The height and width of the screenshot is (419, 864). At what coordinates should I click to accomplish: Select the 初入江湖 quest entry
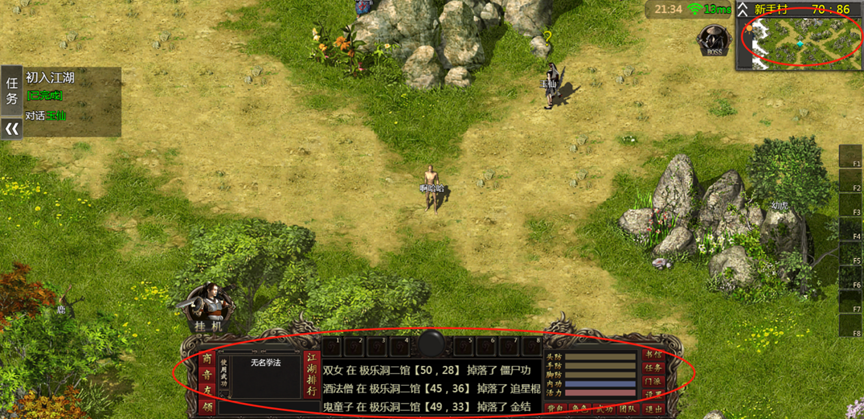tap(50, 77)
